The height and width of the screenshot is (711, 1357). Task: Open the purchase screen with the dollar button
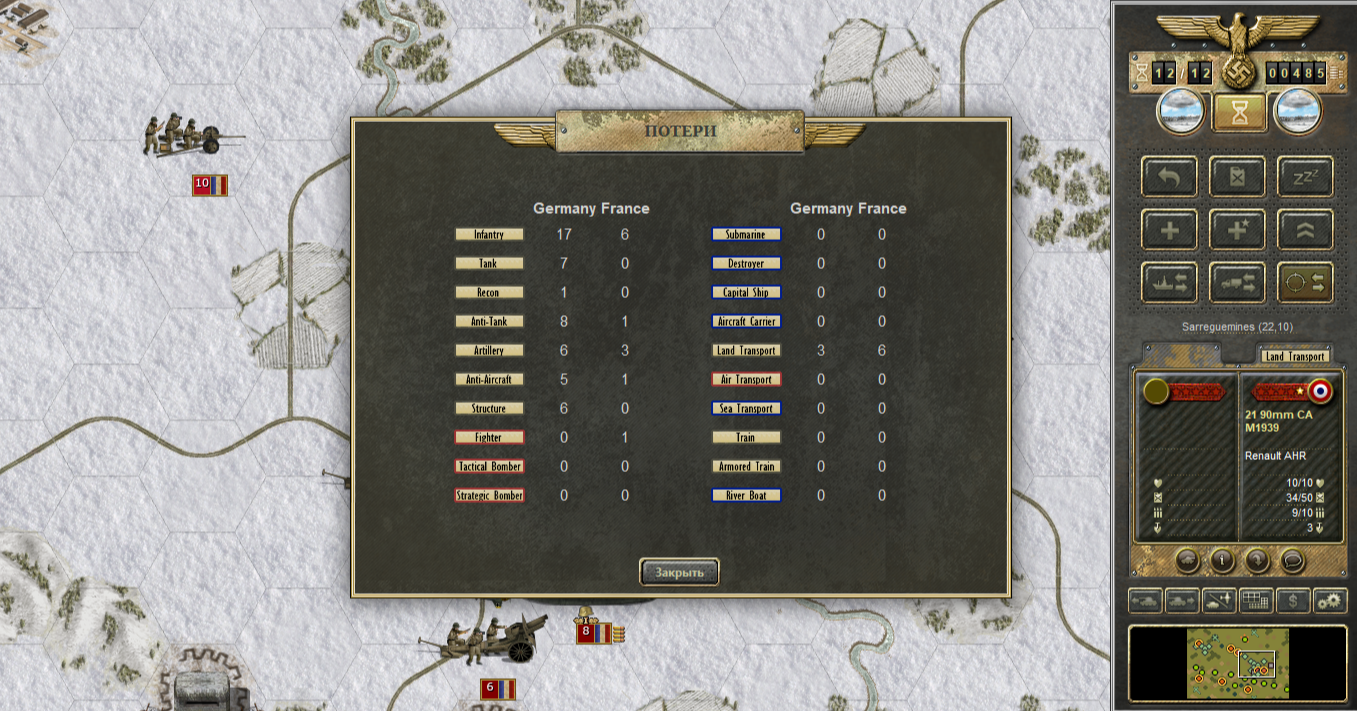(1293, 601)
